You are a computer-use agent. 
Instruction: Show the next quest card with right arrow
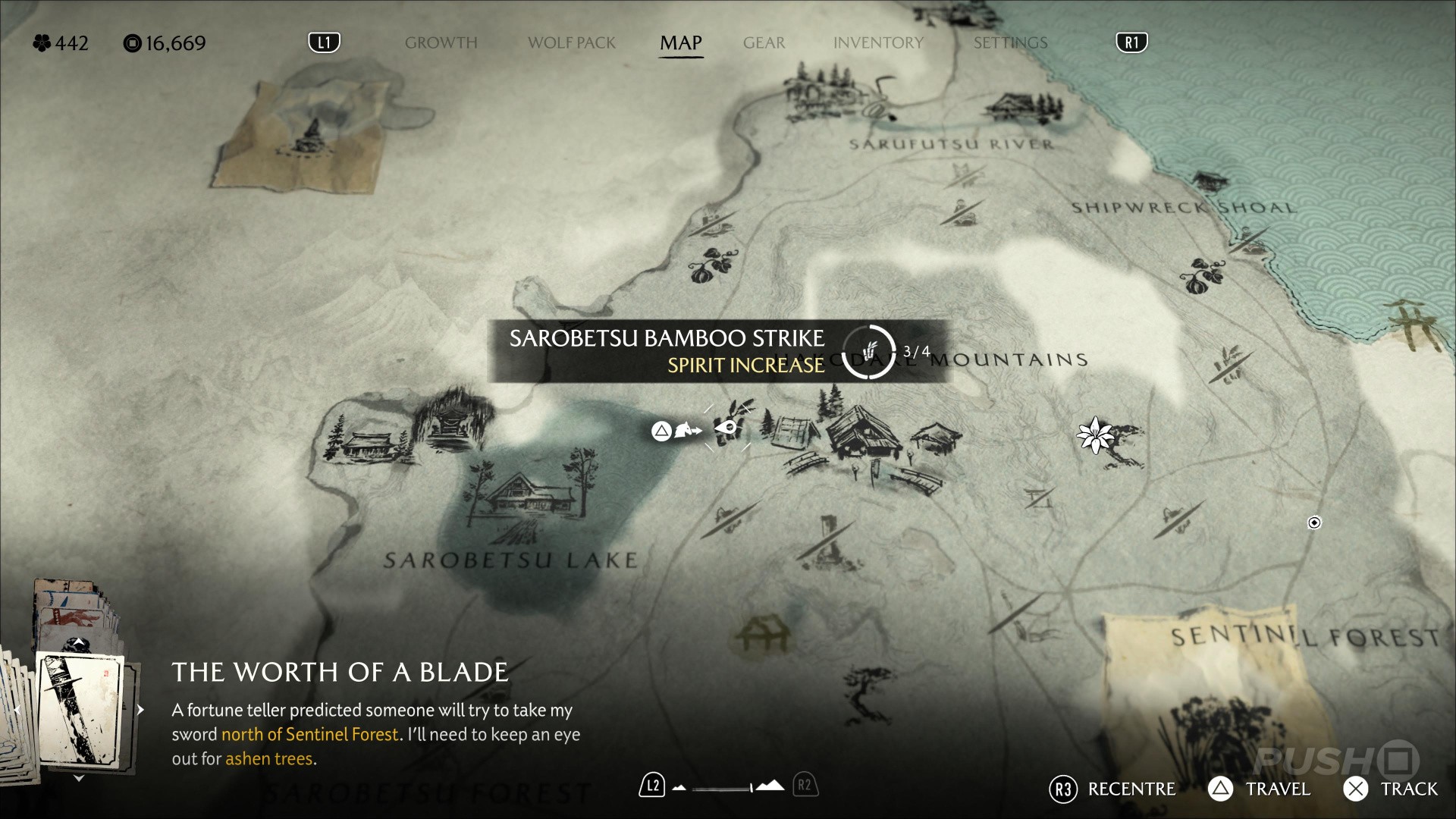click(140, 710)
